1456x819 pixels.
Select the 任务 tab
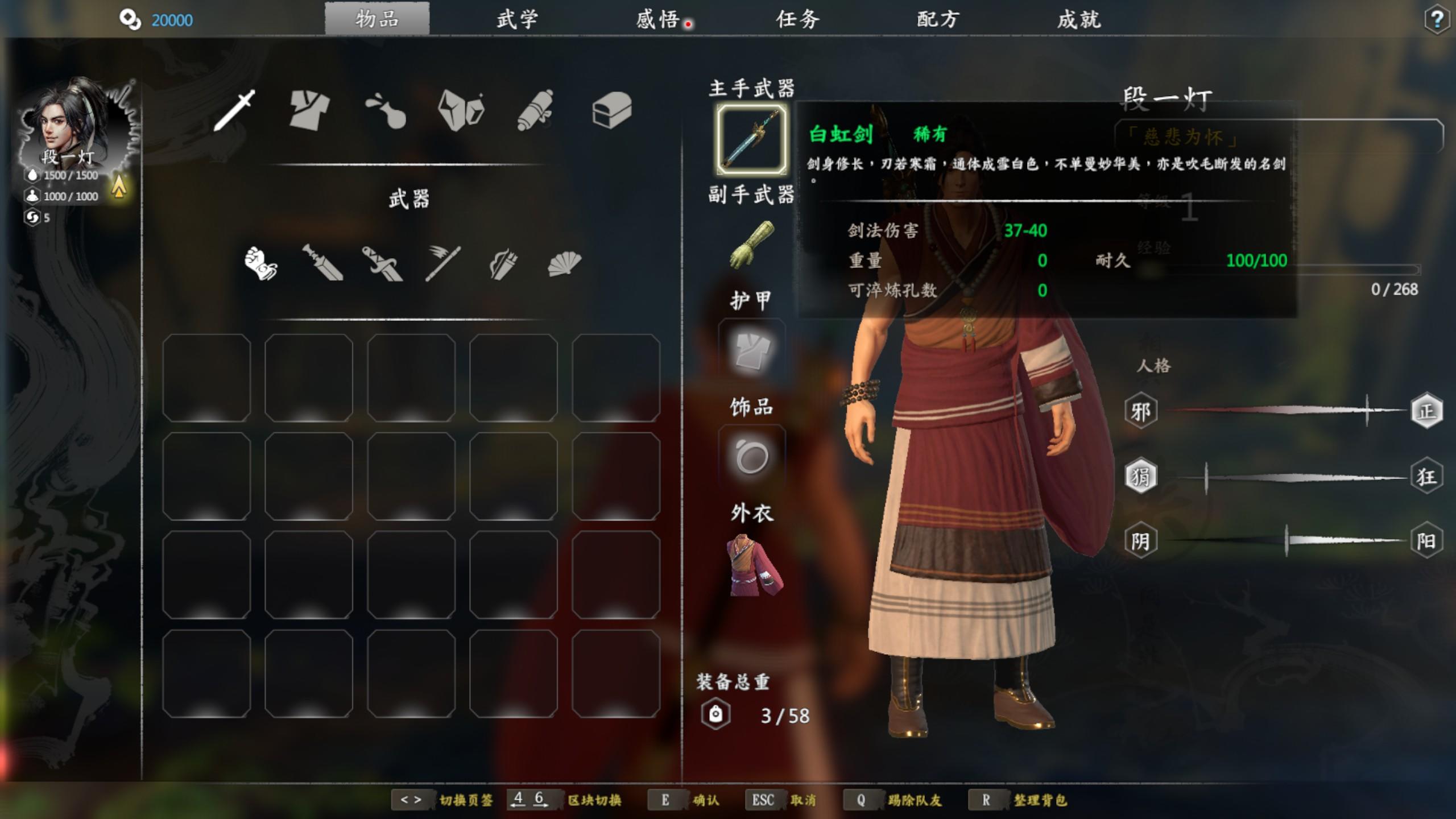[x=798, y=20]
